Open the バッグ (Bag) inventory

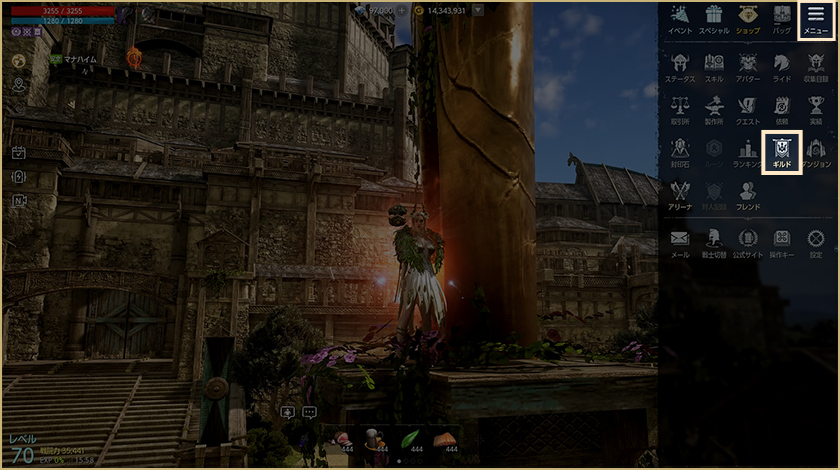781,19
